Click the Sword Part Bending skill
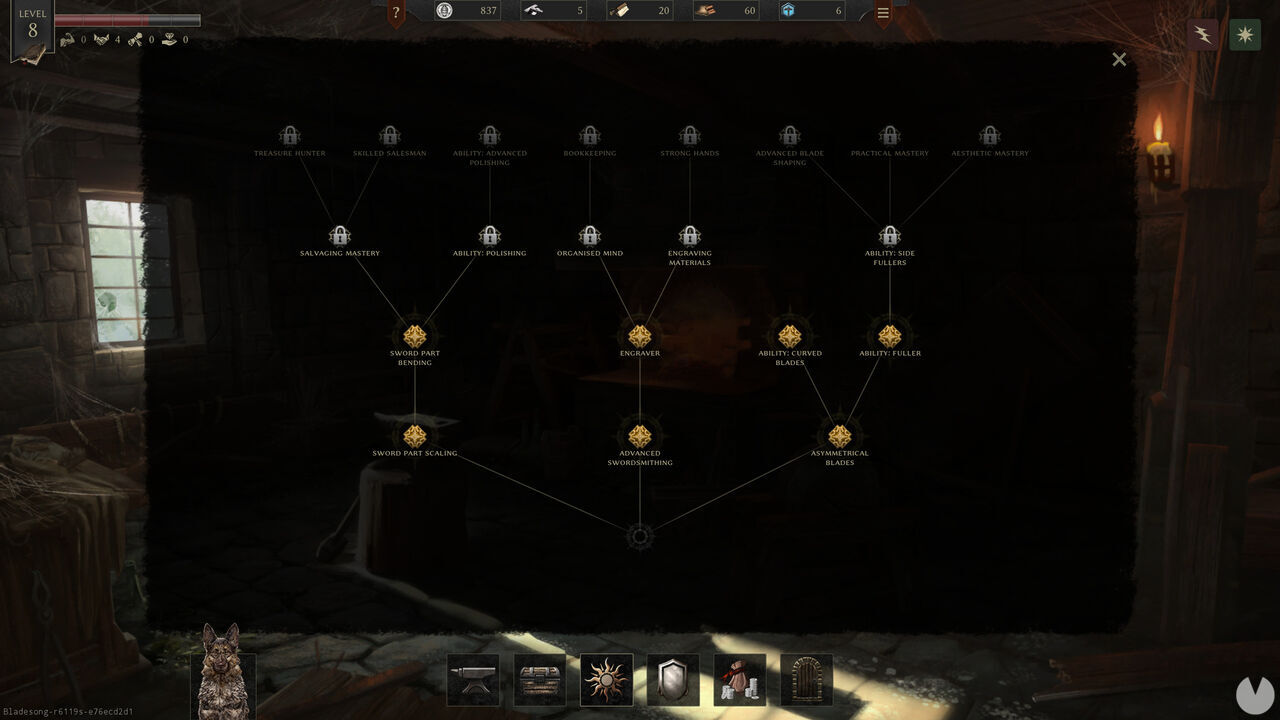The width and height of the screenshot is (1280, 720). click(x=415, y=336)
